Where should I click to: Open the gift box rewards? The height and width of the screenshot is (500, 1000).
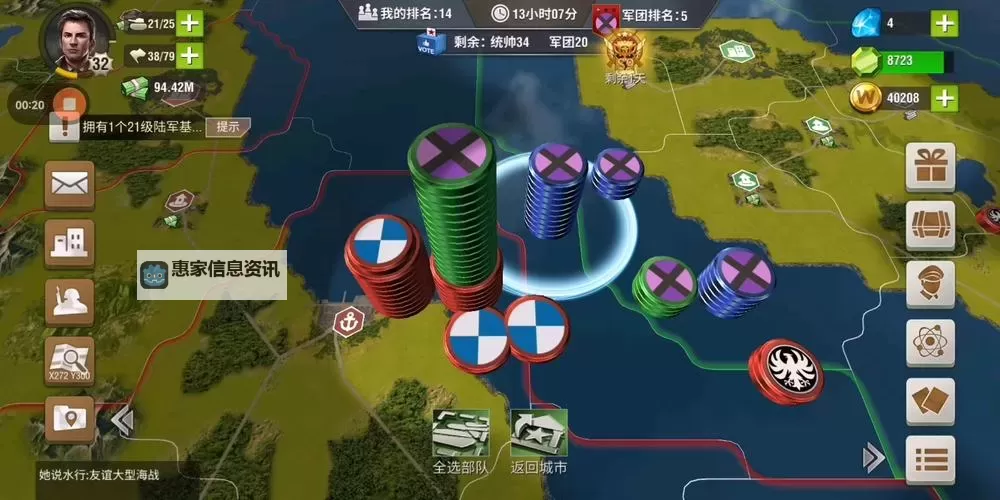coord(930,166)
